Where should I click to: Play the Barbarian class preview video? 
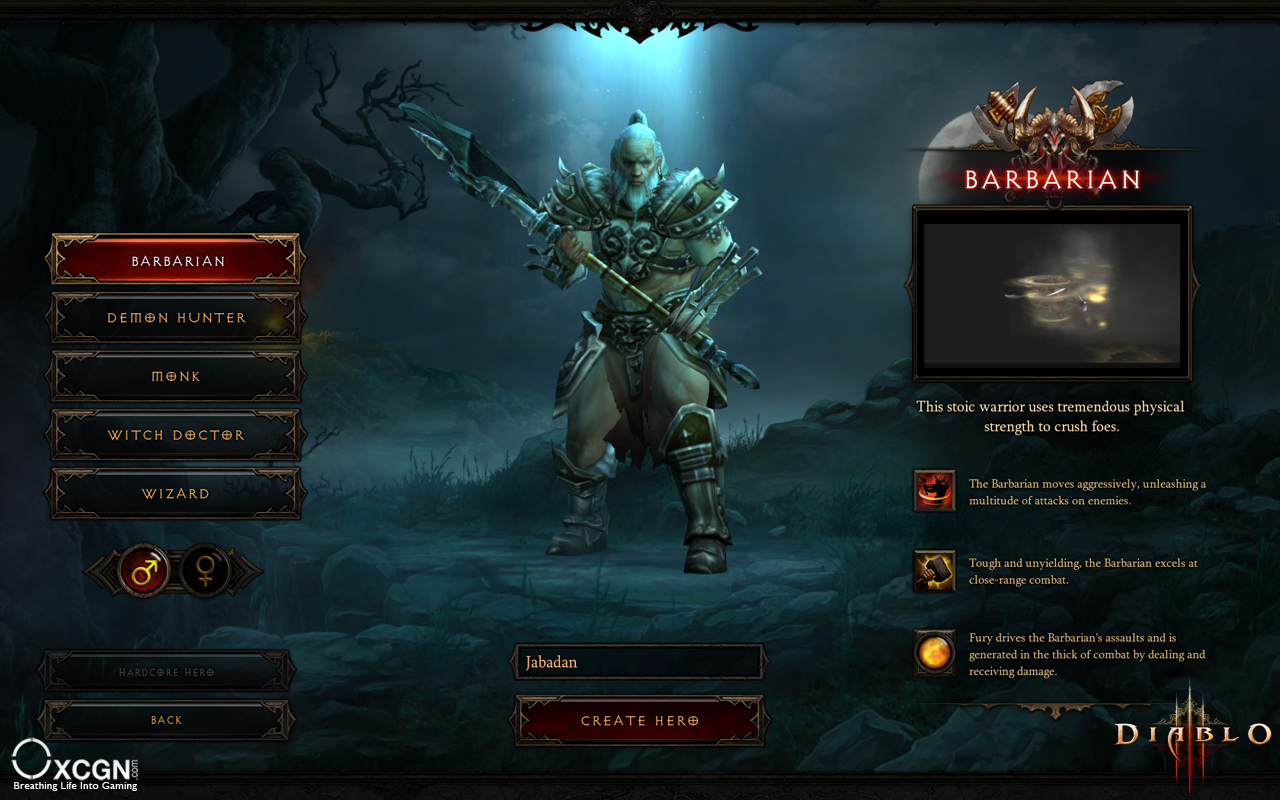coord(1052,293)
